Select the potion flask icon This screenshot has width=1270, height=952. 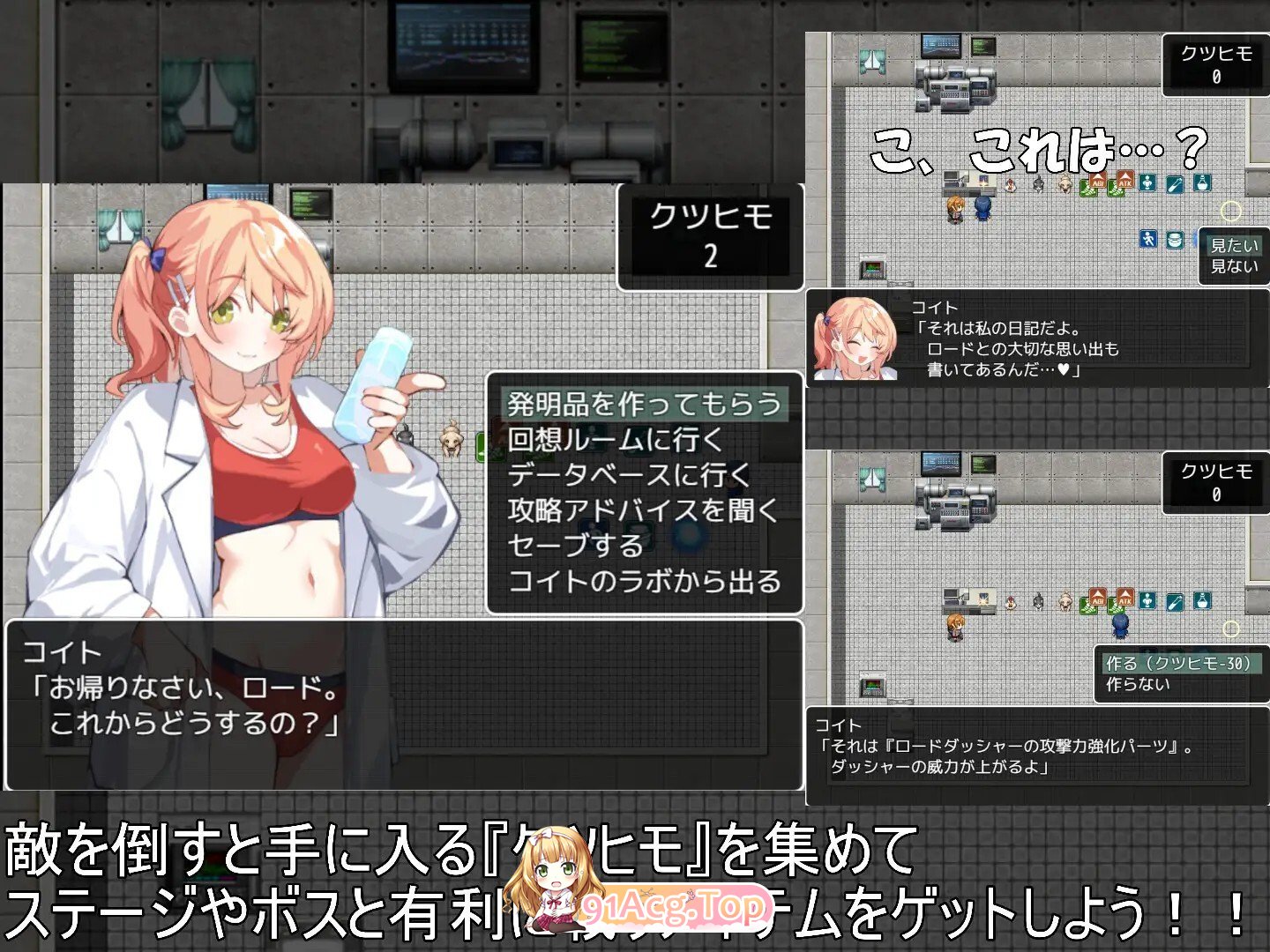click(1201, 183)
